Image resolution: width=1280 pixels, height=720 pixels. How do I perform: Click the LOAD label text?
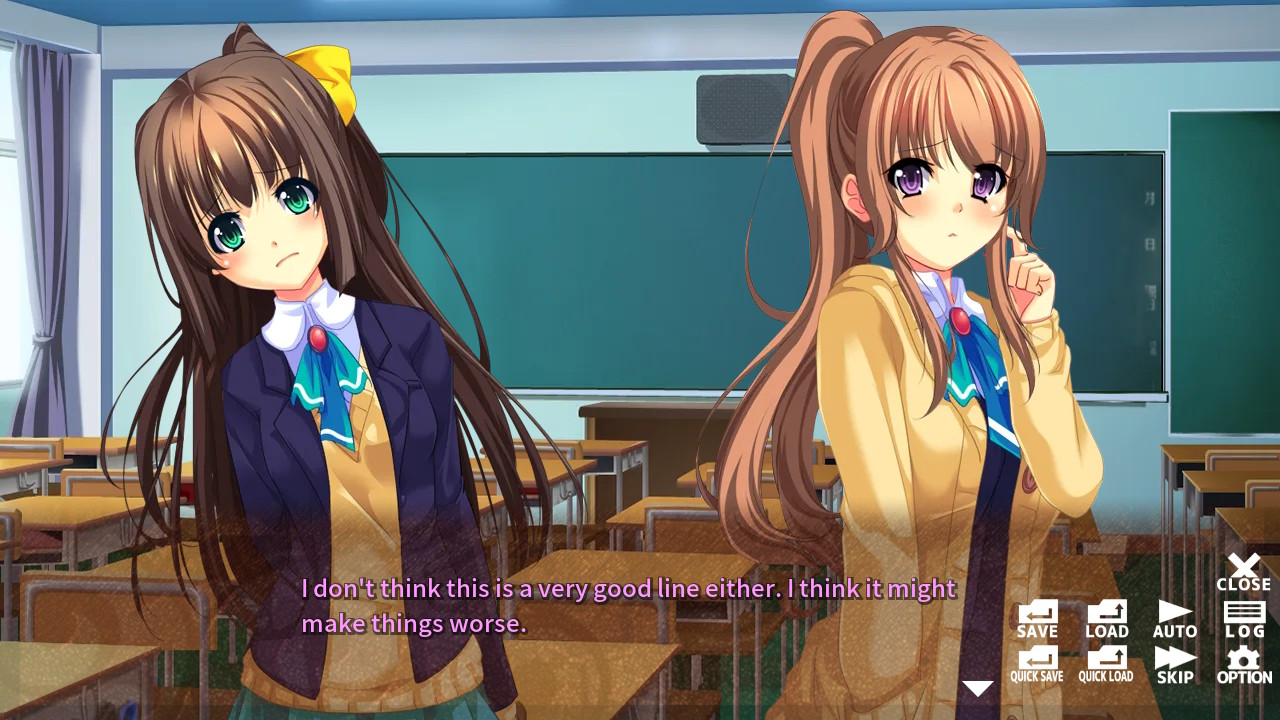tap(1106, 631)
